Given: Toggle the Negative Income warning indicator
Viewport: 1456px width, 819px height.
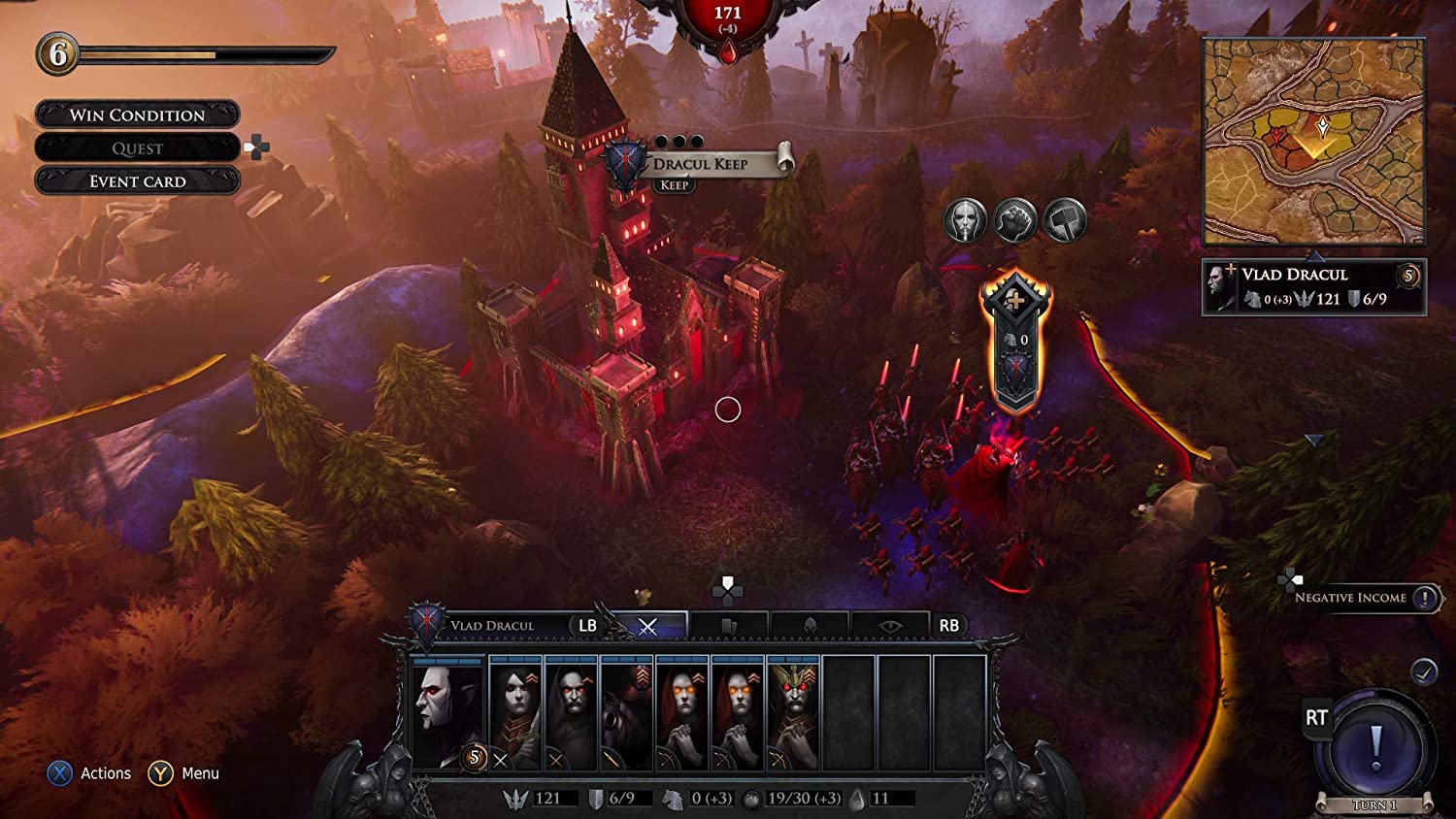Looking at the screenshot, I should 1423,598.
